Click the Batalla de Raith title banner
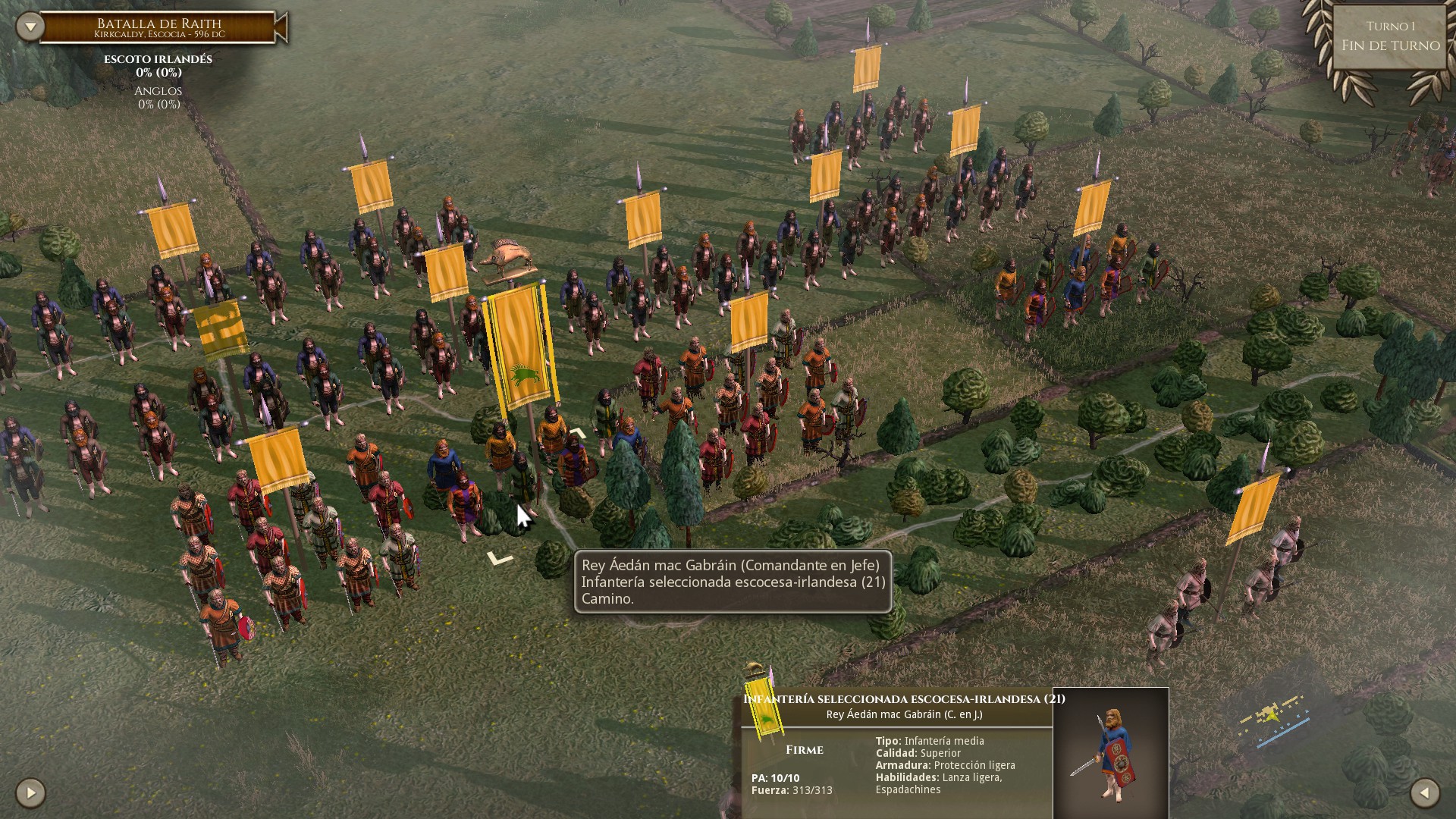This screenshot has height=819, width=1456. [158, 24]
